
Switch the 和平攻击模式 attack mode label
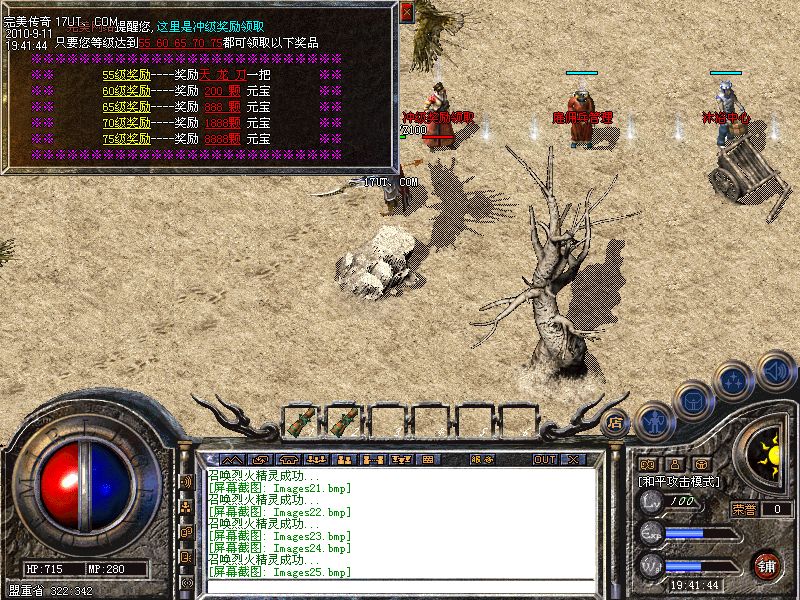pyautogui.click(x=679, y=481)
